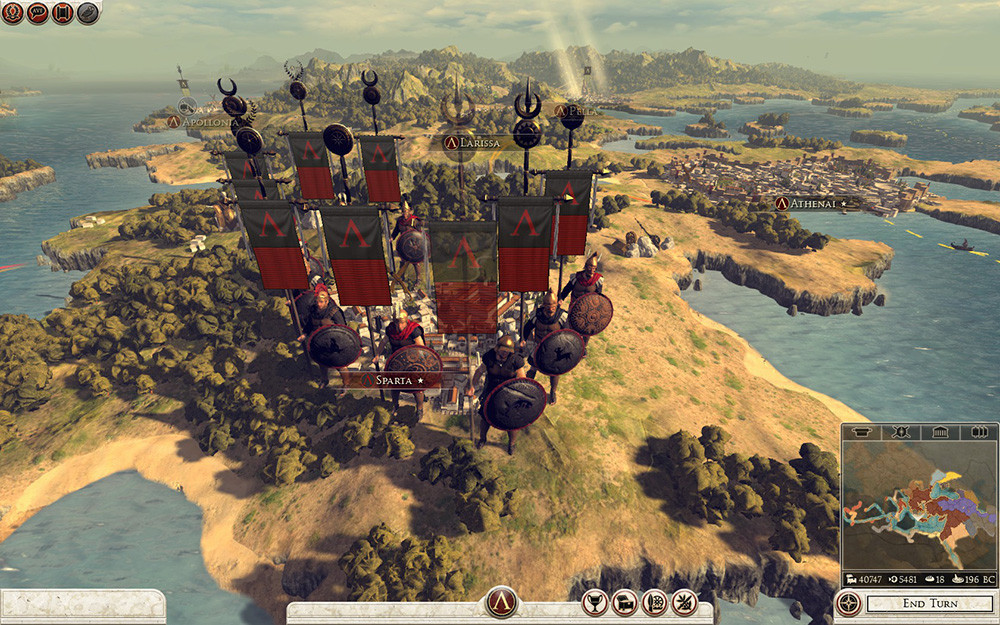
Task: Open the minimap's rightmost tab with three shields
Action: pos(978,432)
